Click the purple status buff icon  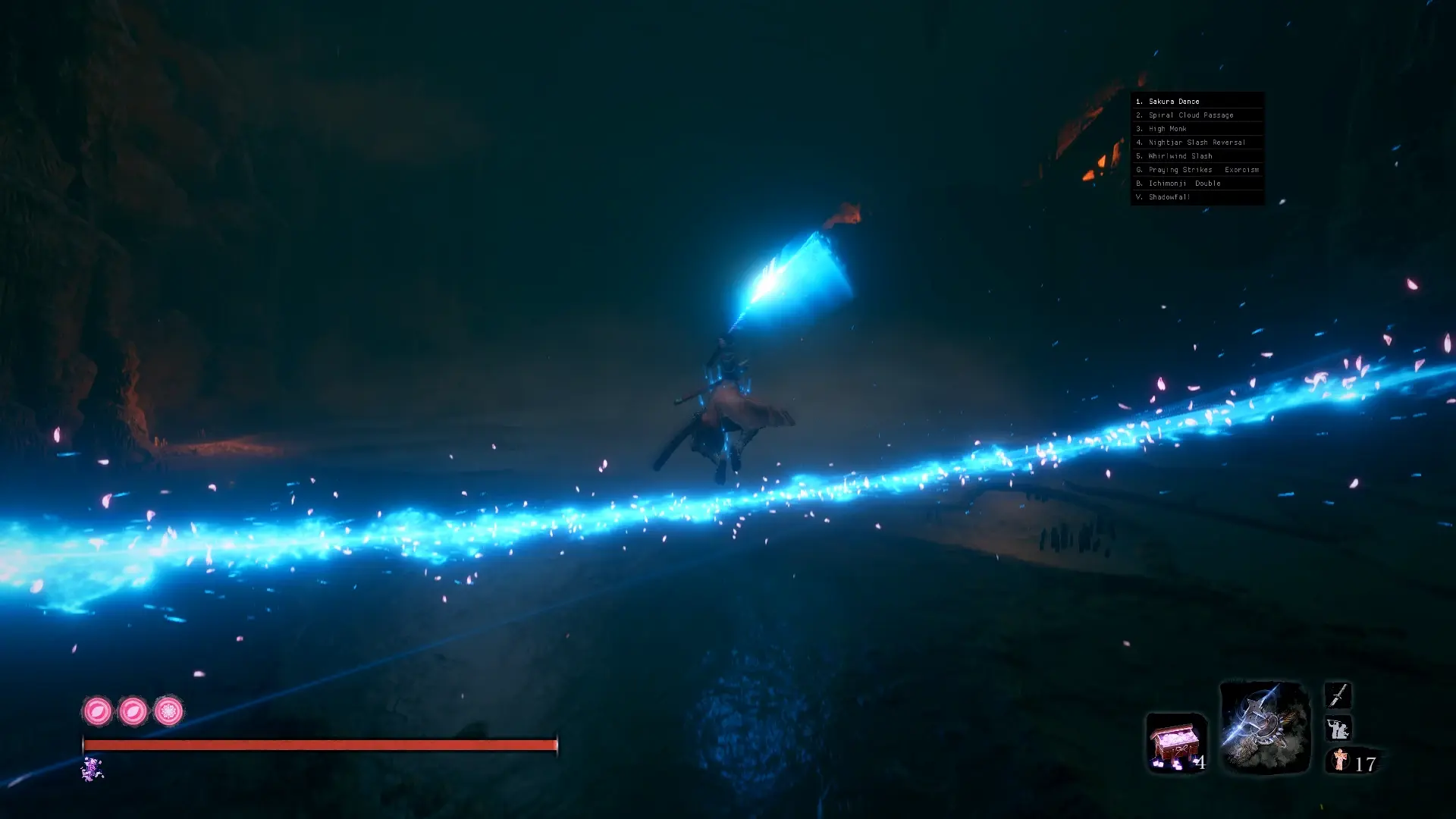[x=92, y=769]
